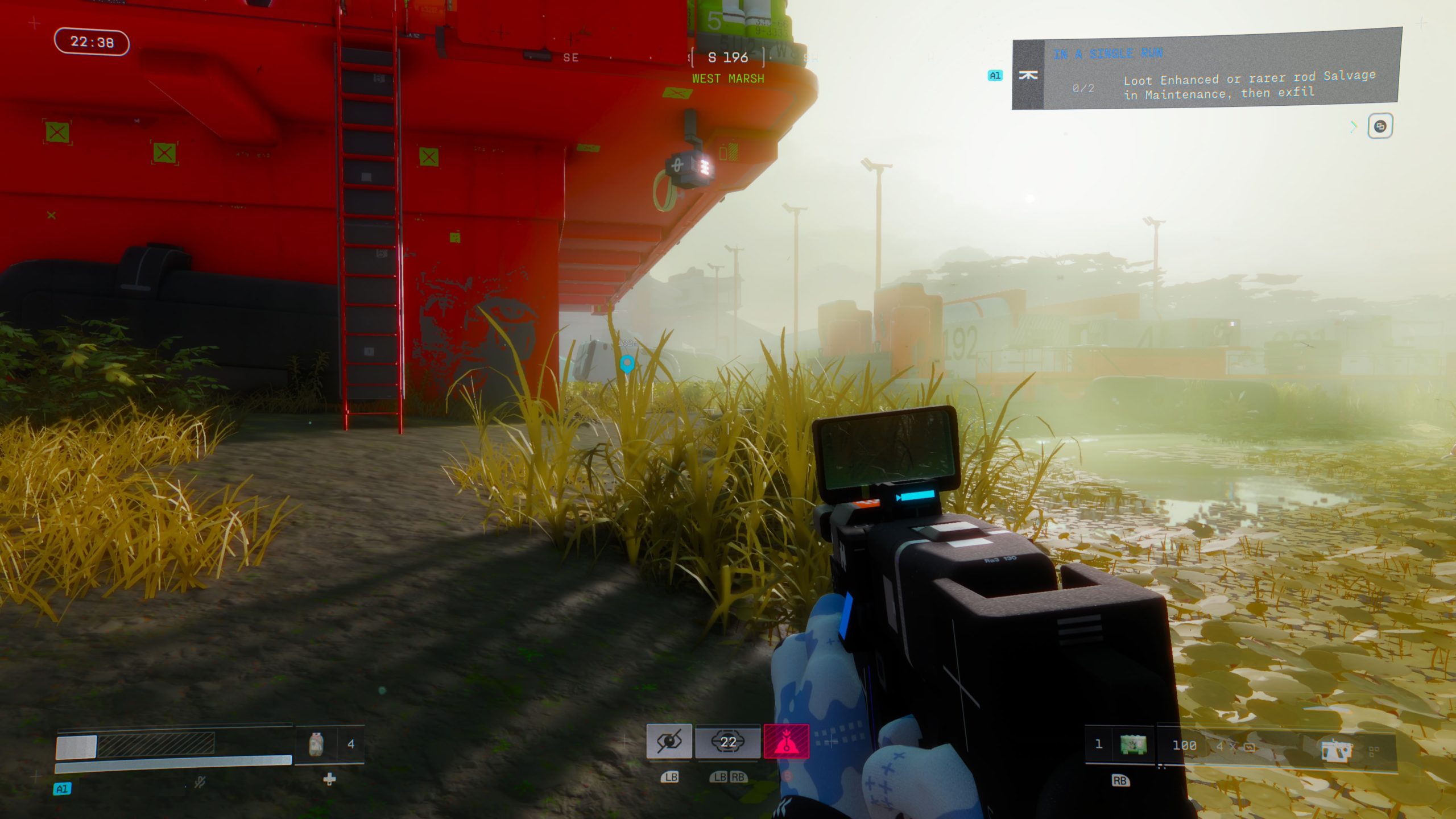
Task: Select the healing consumable slot
Action: point(317,744)
